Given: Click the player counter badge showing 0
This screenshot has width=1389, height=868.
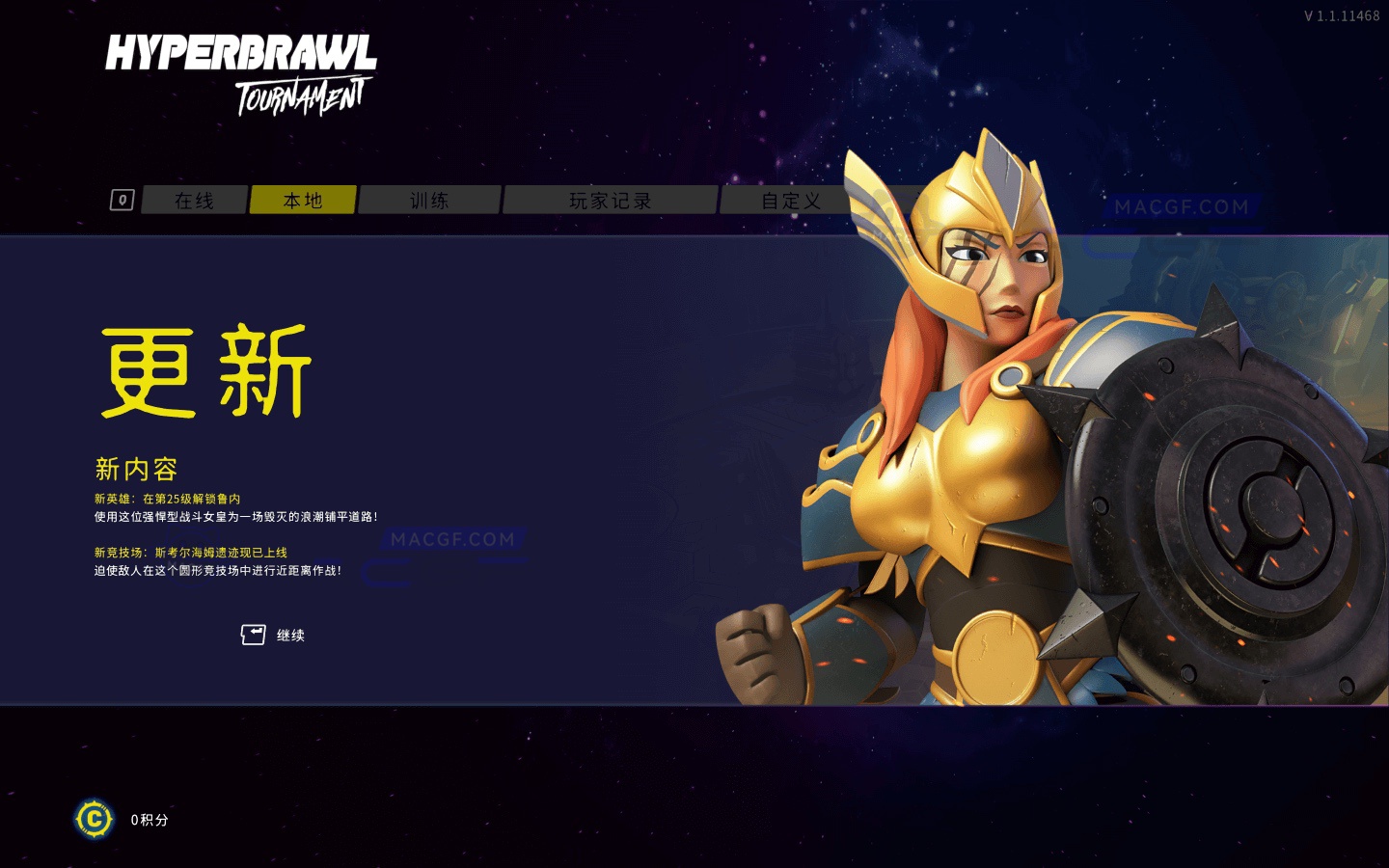Looking at the screenshot, I should (x=122, y=200).
